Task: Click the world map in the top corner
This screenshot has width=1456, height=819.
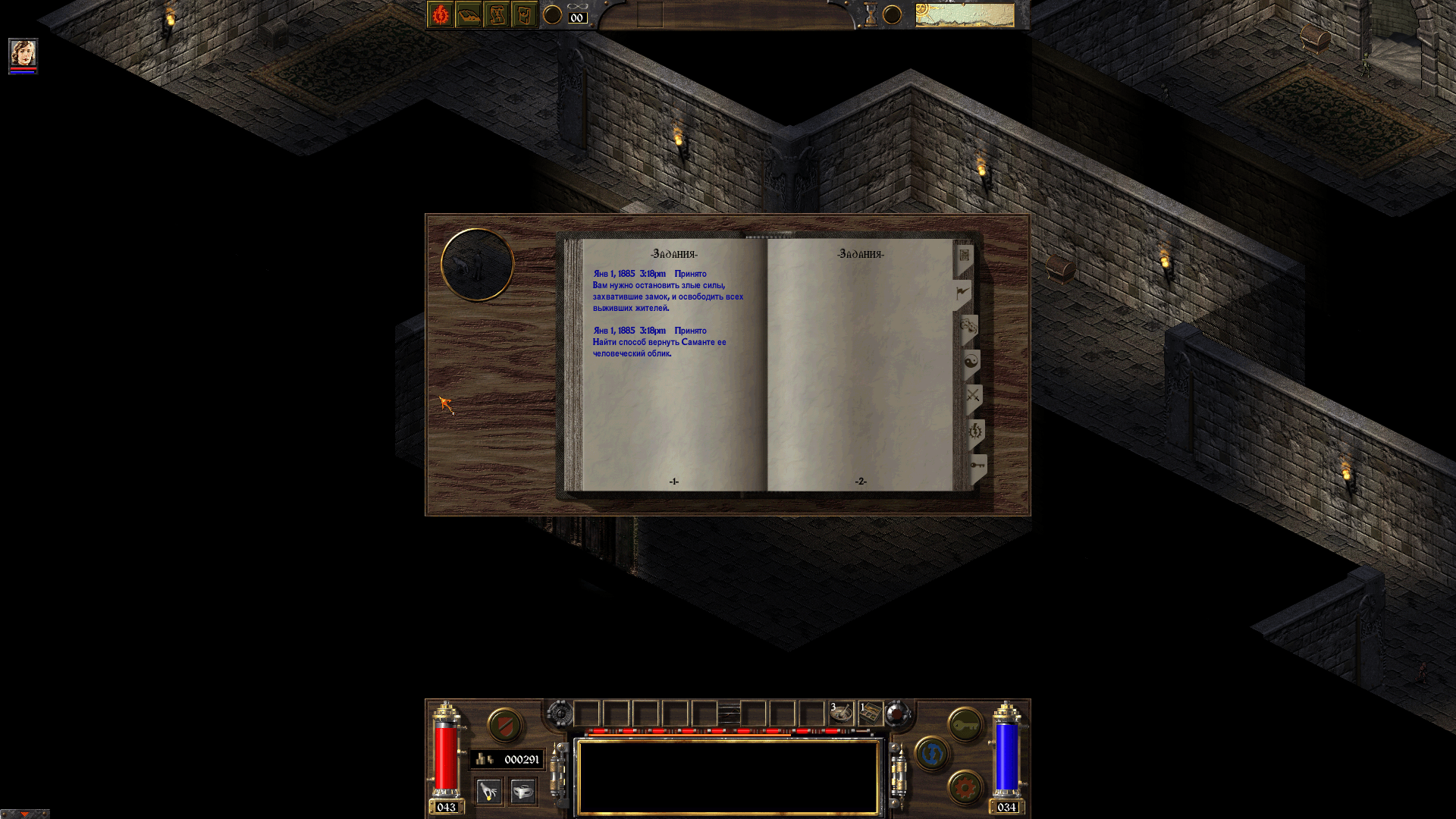Action: pos(965,15)
